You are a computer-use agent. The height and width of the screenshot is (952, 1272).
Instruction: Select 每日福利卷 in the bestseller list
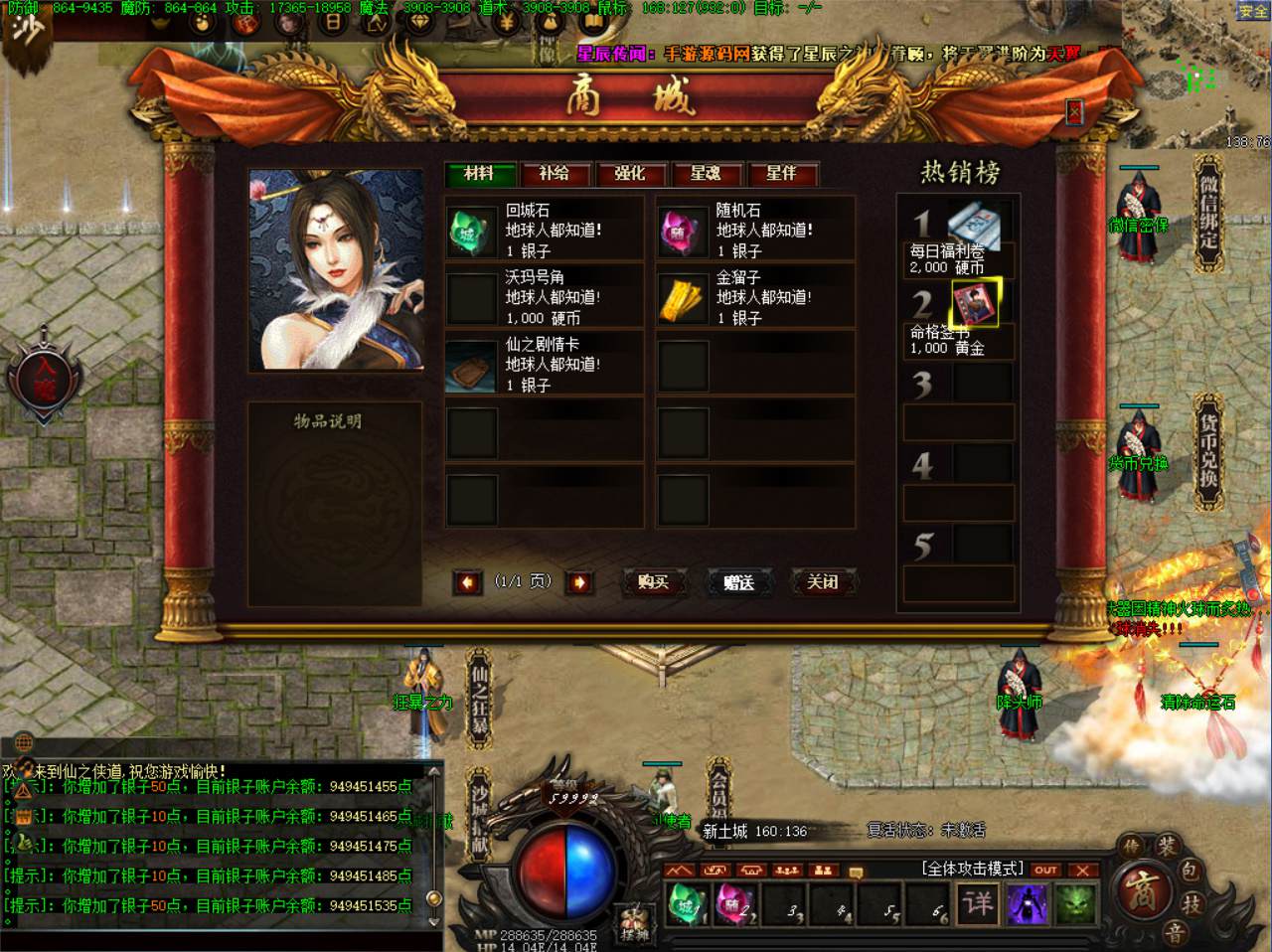coord(973,226)
